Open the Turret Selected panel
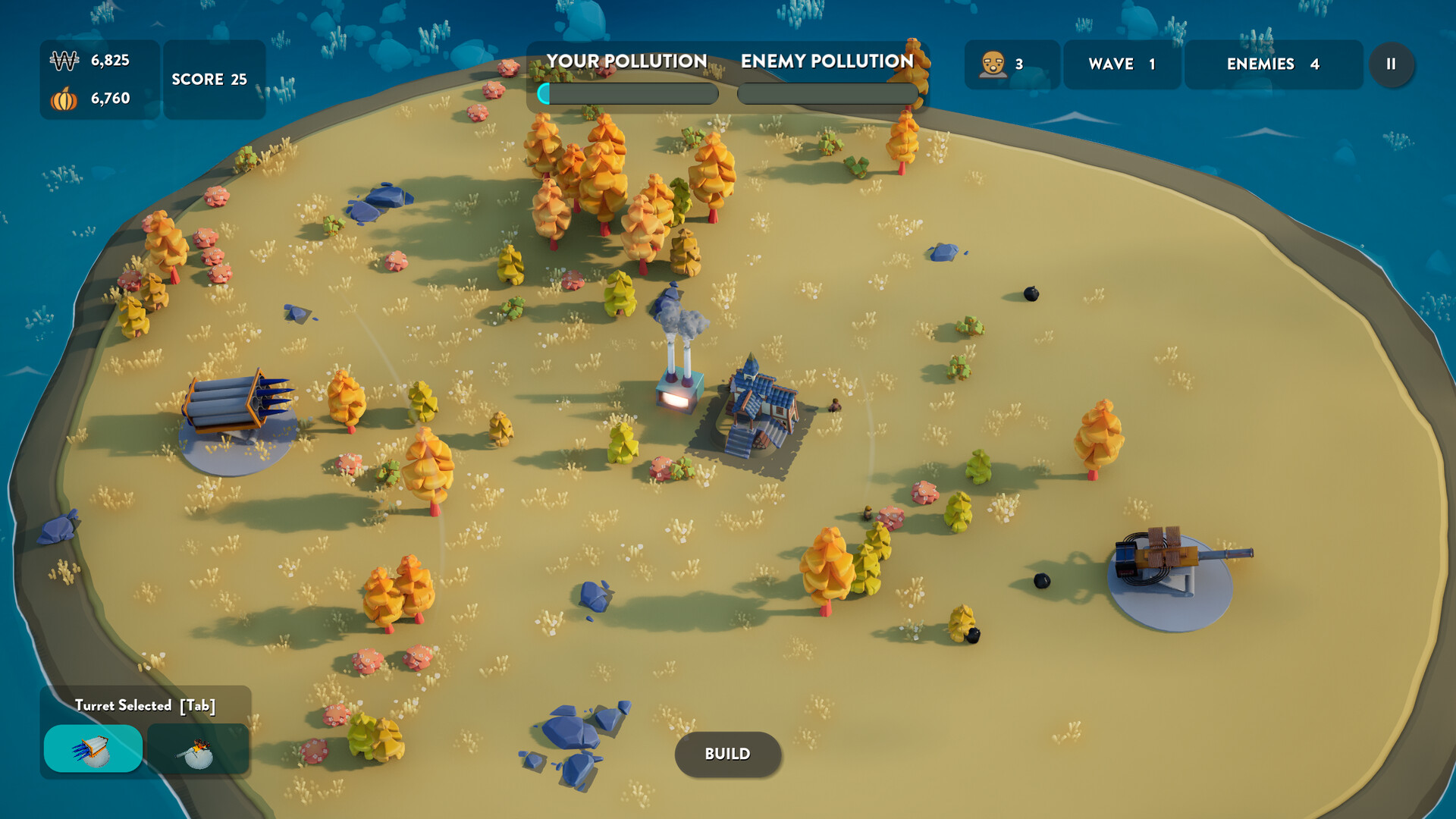Viewport: 1456px width, 819px height. pos(146,704)
